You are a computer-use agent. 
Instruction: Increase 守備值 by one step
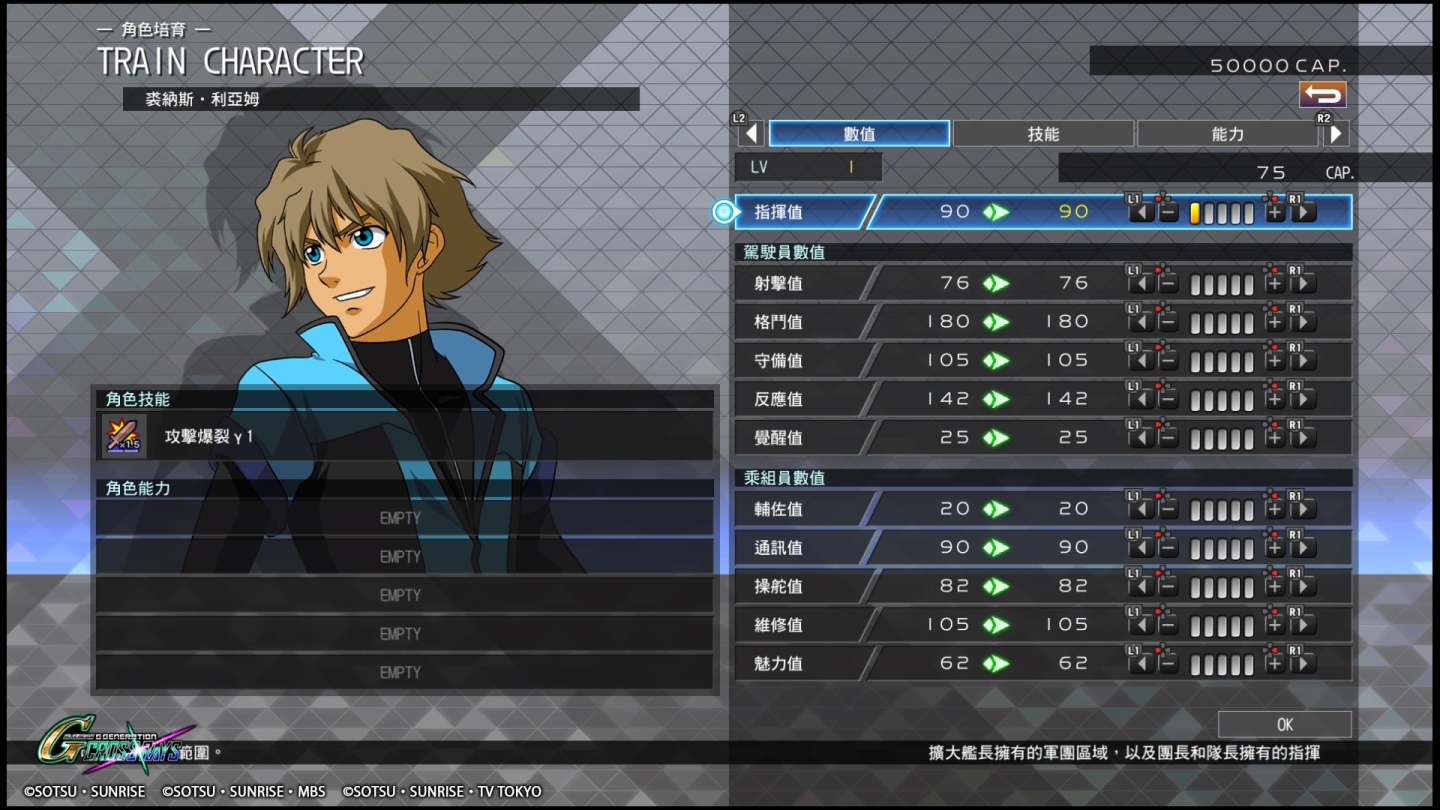(1274, 361)
